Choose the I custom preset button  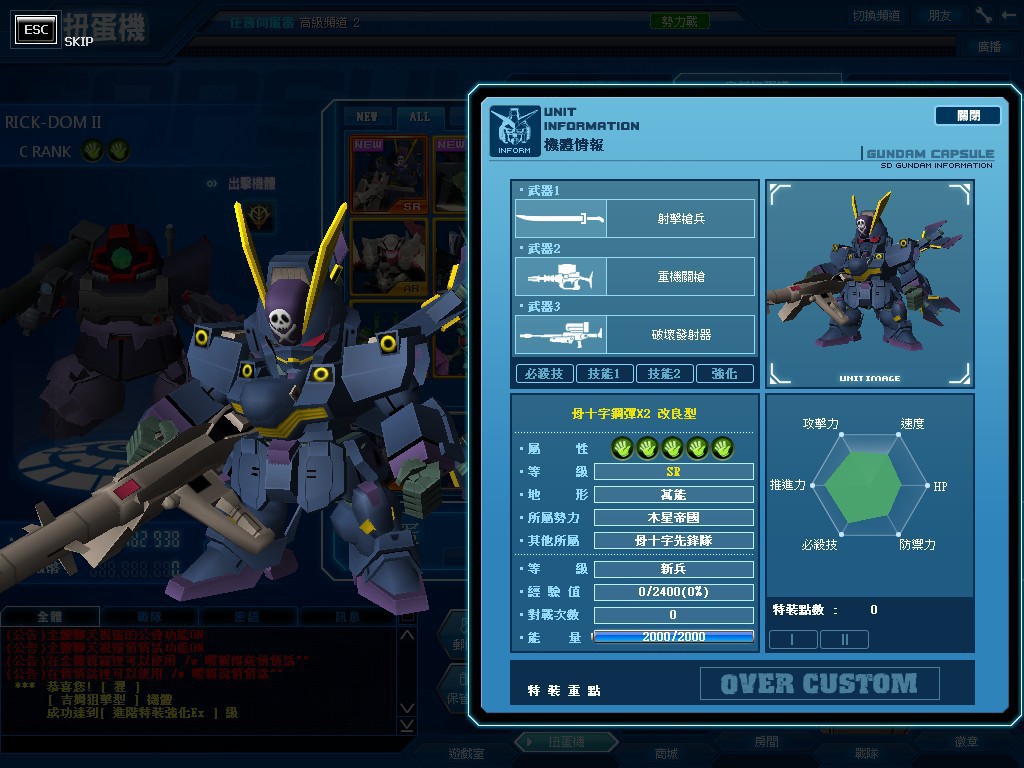tap(793, 639)
